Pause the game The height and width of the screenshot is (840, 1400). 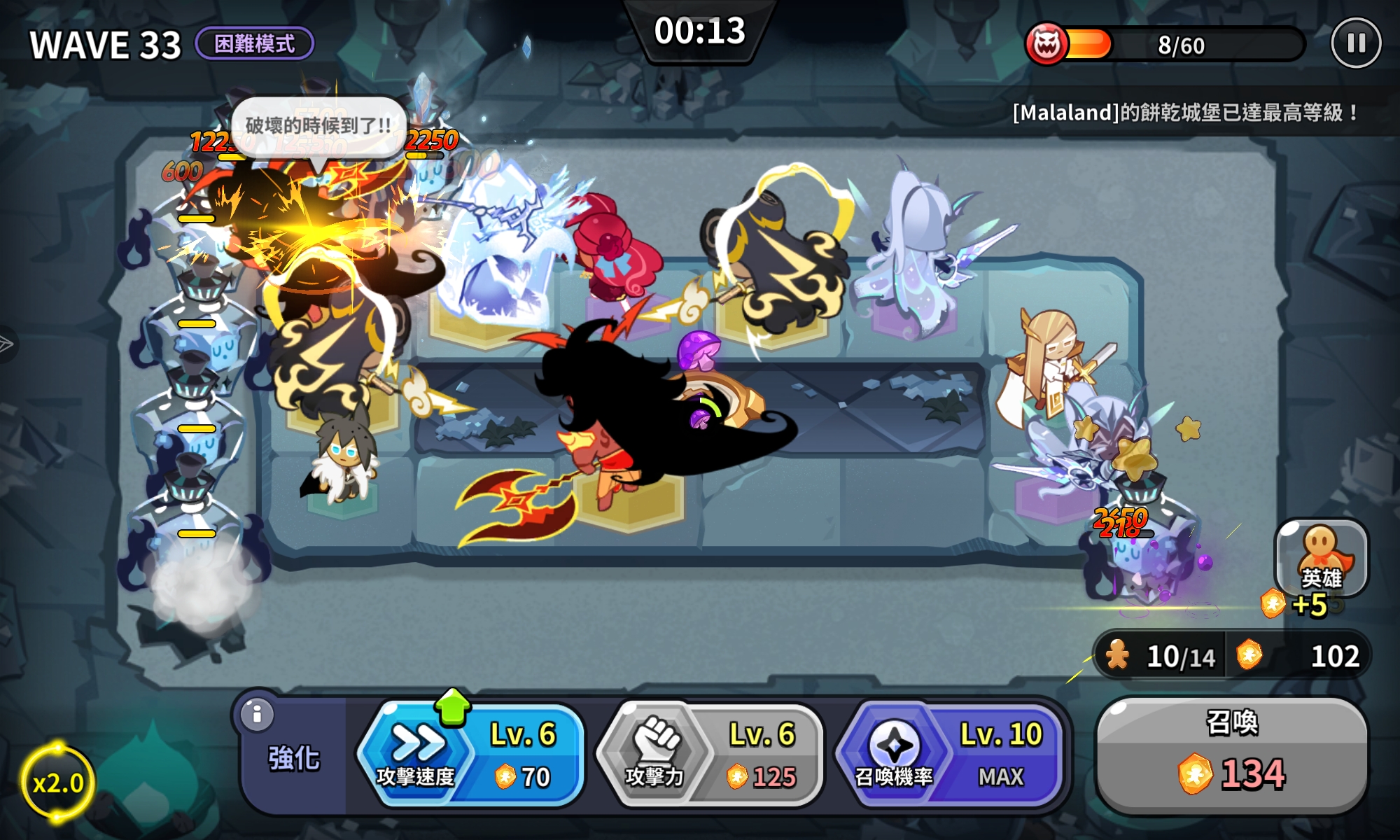[x=1355, y=43]
